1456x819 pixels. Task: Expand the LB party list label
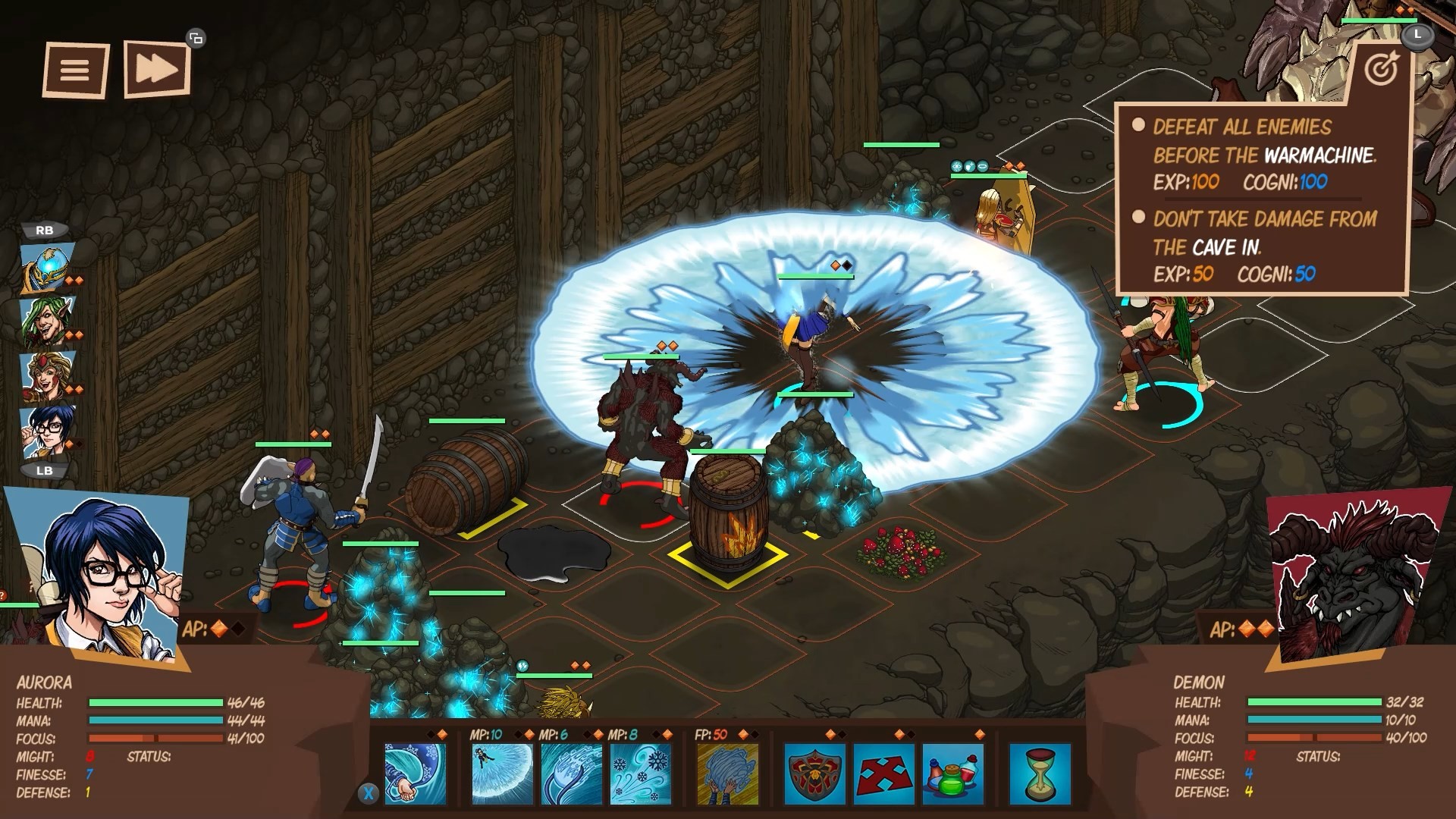click(x=44, y=471)
